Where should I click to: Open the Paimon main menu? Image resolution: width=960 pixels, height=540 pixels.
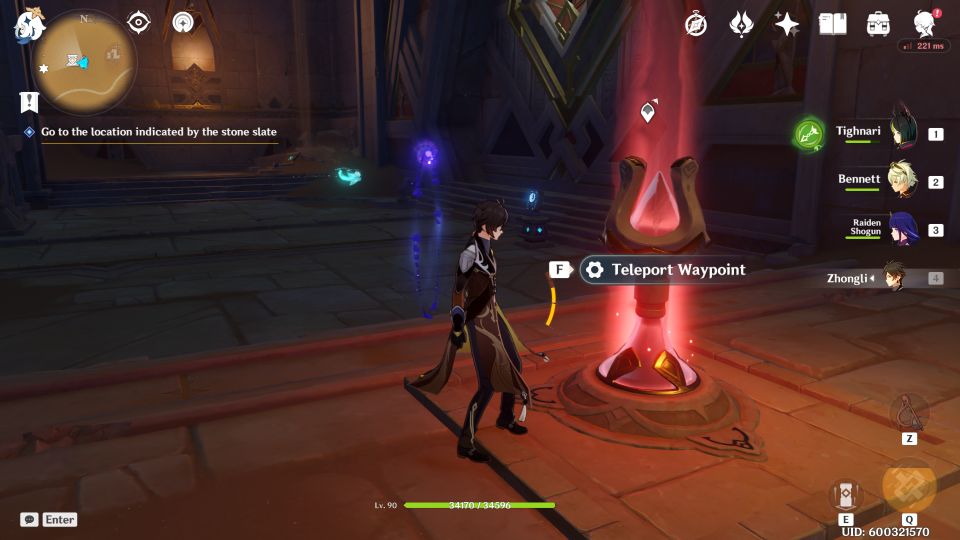[25, 27]
